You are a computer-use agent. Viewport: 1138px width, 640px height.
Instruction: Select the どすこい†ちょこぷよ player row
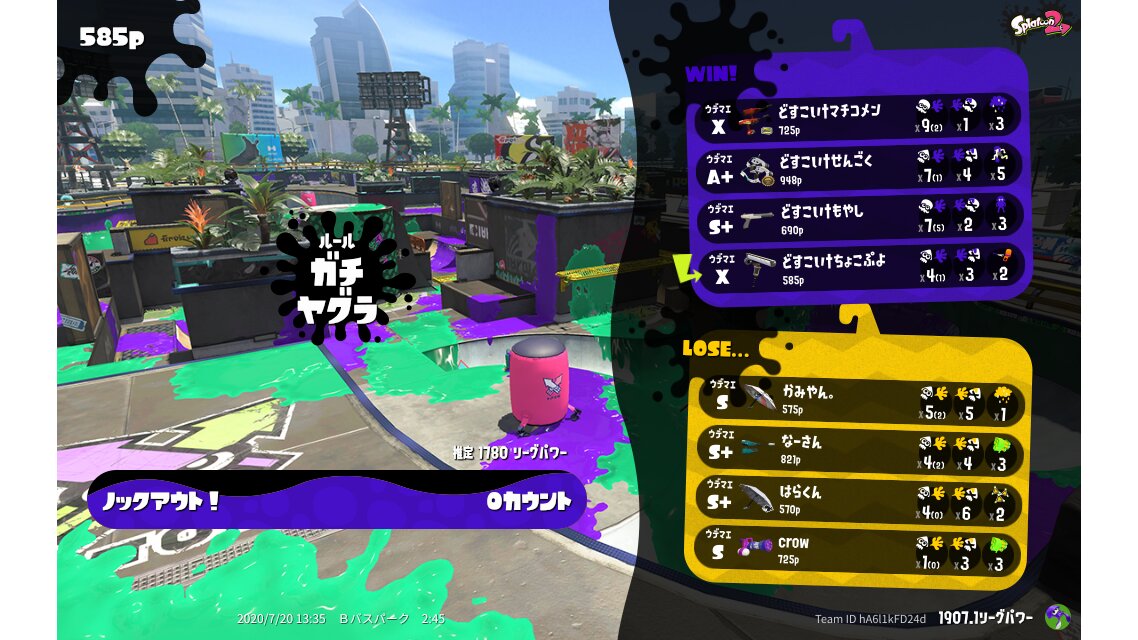click(860, 267)
